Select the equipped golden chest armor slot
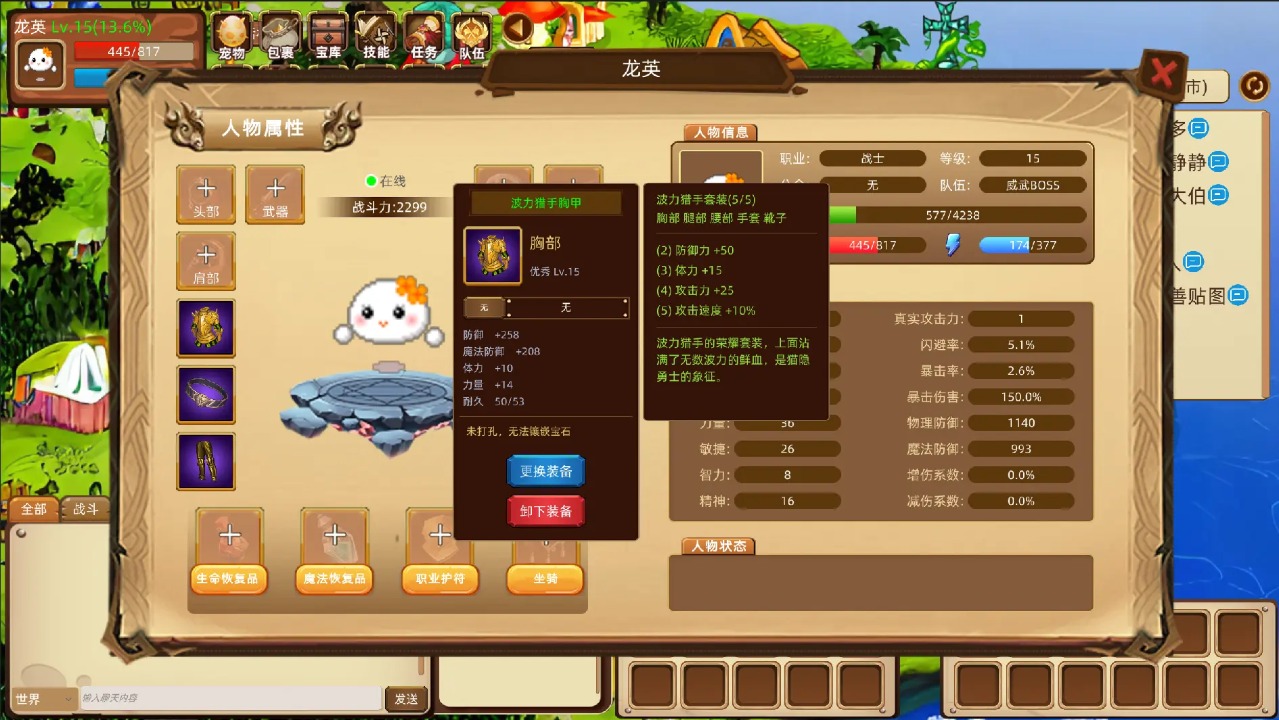The width and height of the screenshot is (1279, 720). coord(206,328)
